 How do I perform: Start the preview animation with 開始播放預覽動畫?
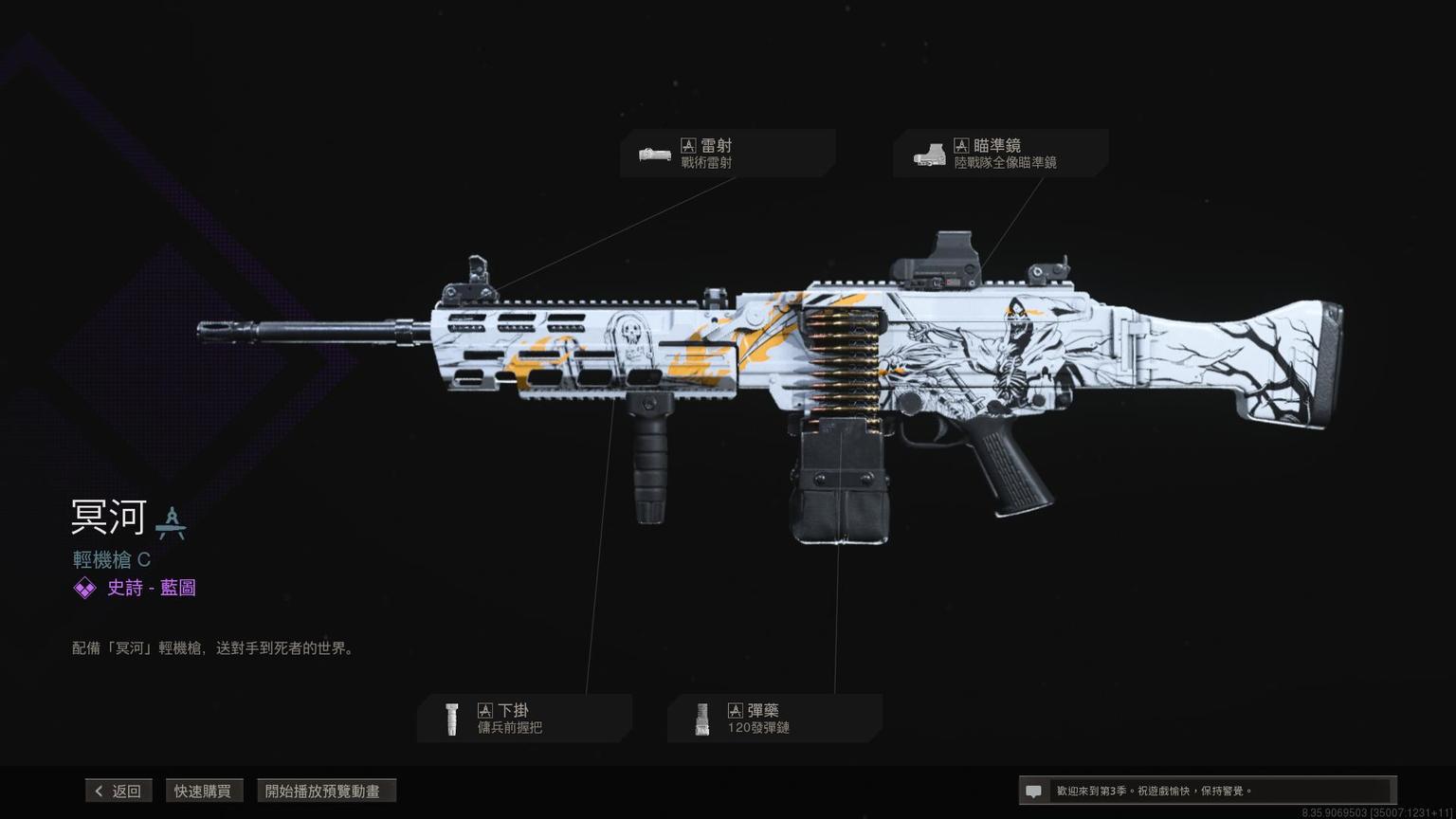tap(325, 791)
